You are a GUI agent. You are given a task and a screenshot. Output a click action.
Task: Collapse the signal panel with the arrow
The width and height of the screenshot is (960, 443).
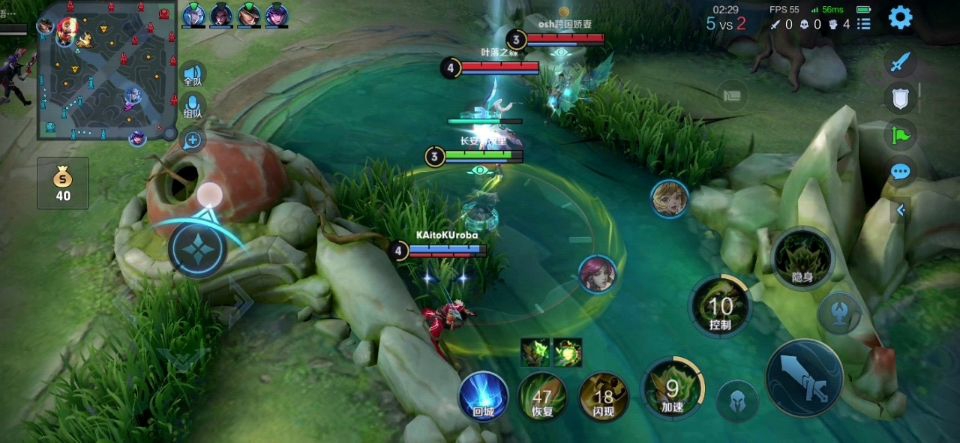coord(901,210)
